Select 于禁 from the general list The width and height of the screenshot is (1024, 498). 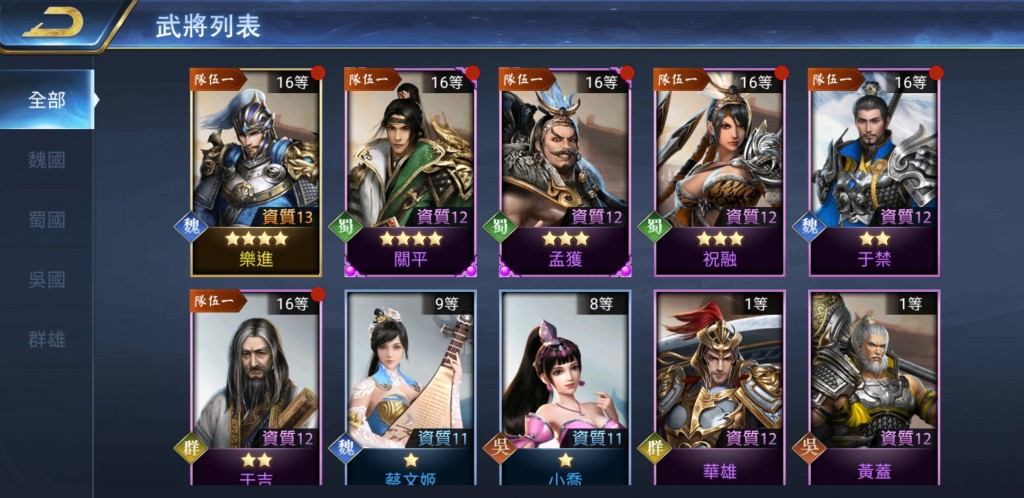pyautogui.click(x=874, y=171)
